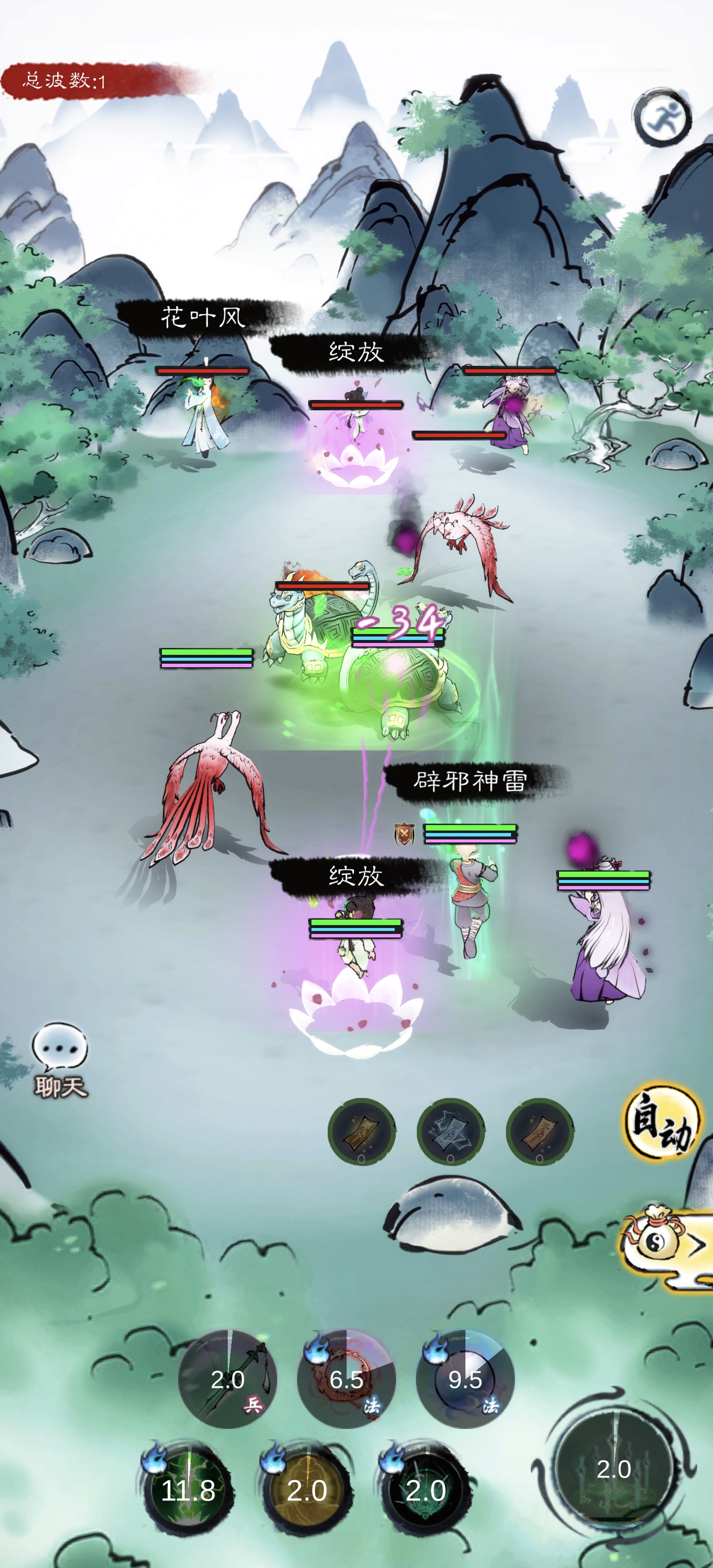
Task: Cast the red ring 法 spell
Action: [x=346, y=1379]
